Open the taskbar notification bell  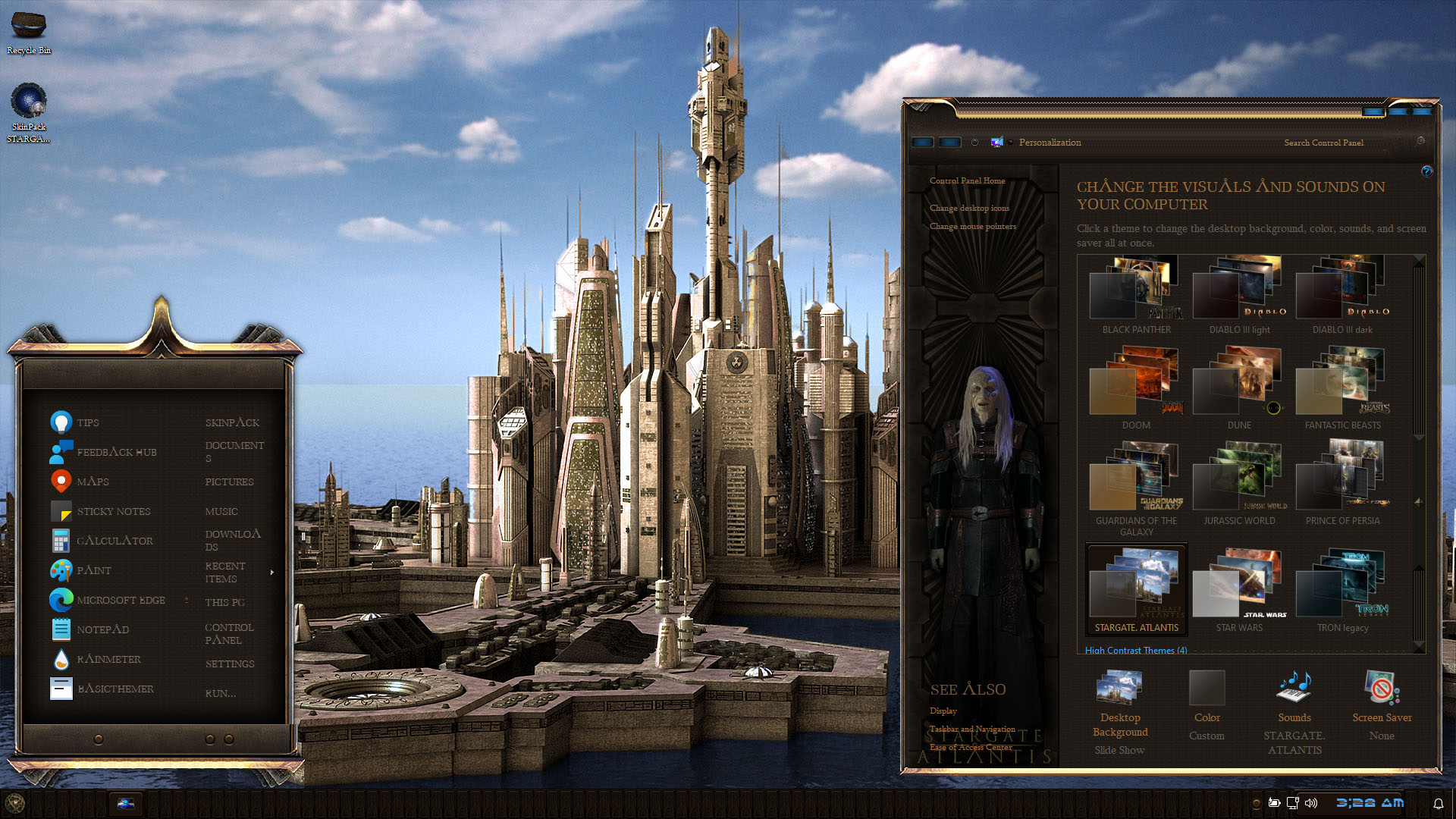1438,803
